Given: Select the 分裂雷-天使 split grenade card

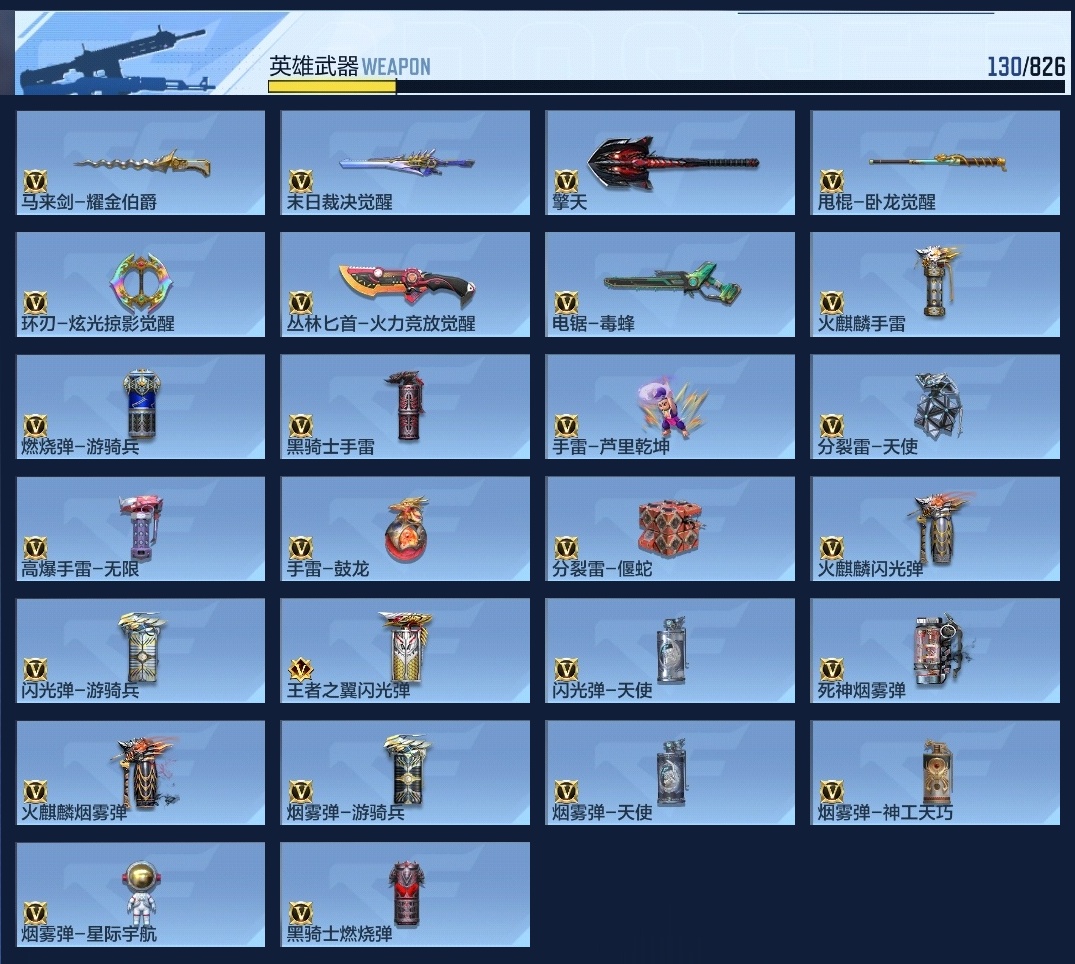Looking at the screenshot, I should (935, 406).
